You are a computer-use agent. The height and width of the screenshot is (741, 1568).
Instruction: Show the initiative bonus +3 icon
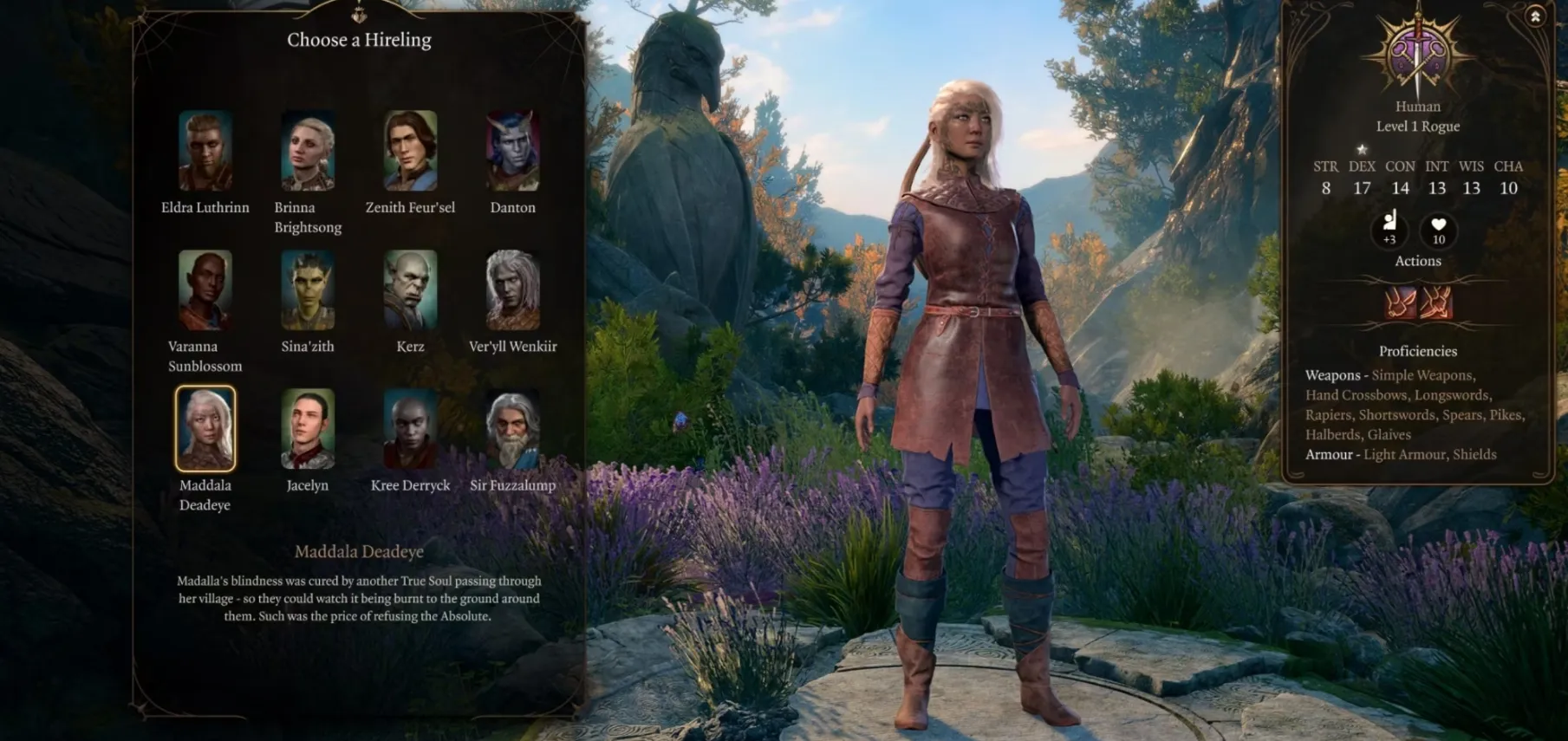(1389, 229)
